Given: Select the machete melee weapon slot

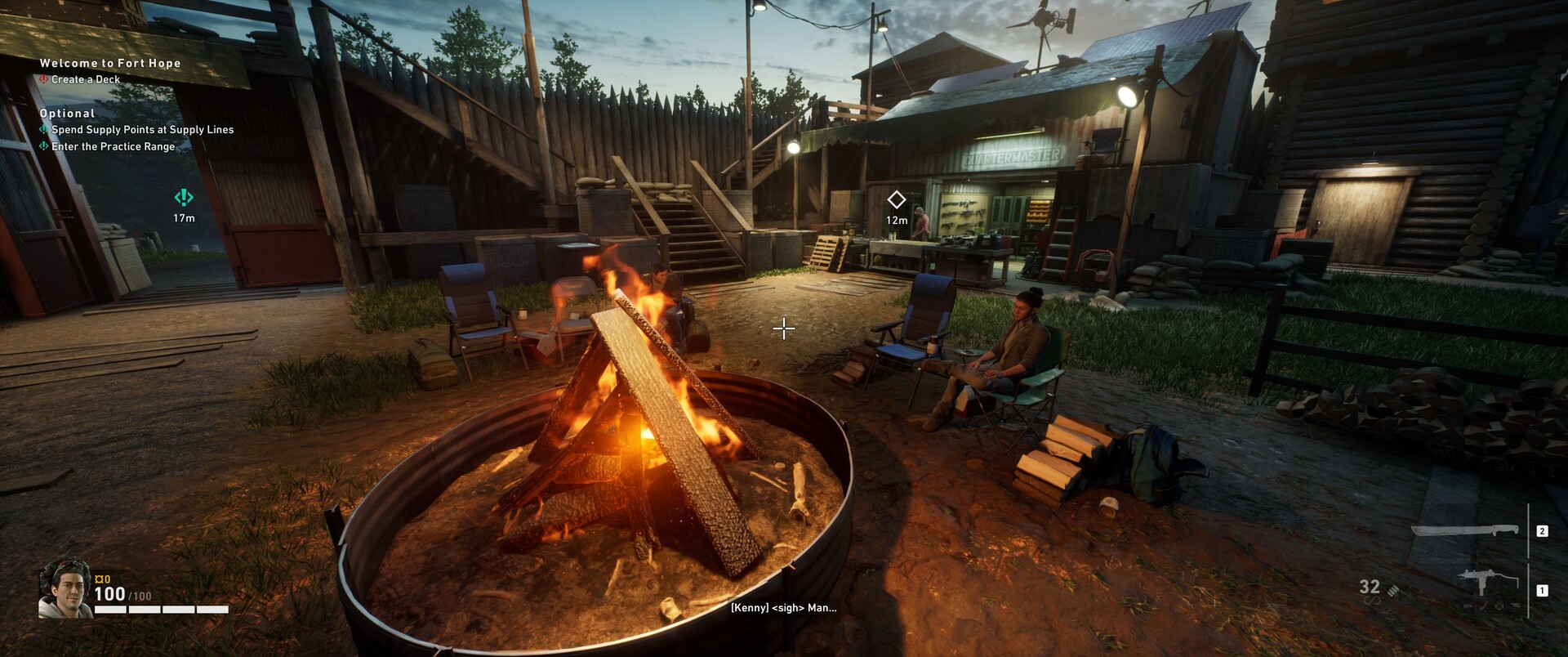Looking at the screenshot, I should click(x=1465, y=531).
